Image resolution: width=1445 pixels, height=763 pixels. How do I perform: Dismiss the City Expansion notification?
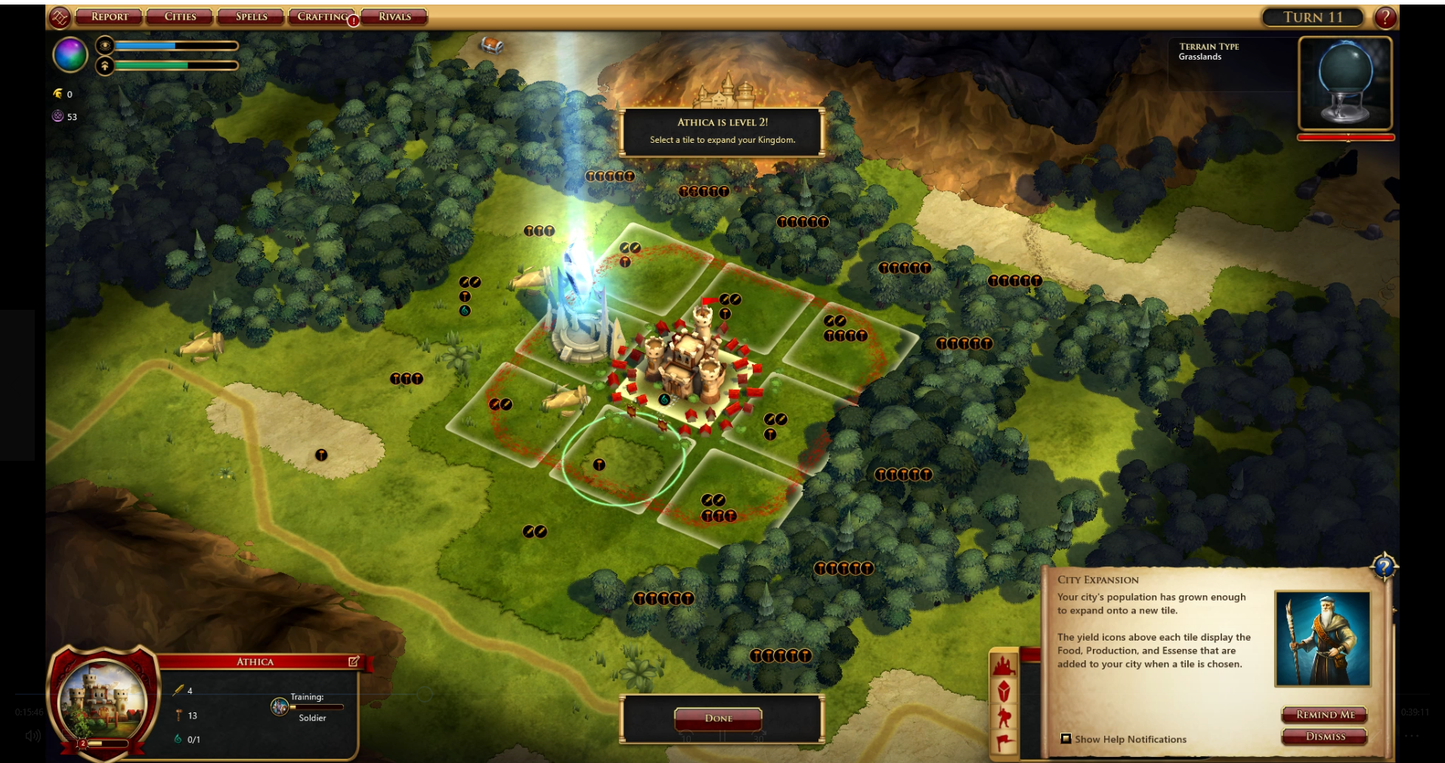(x=1325, y=737)
